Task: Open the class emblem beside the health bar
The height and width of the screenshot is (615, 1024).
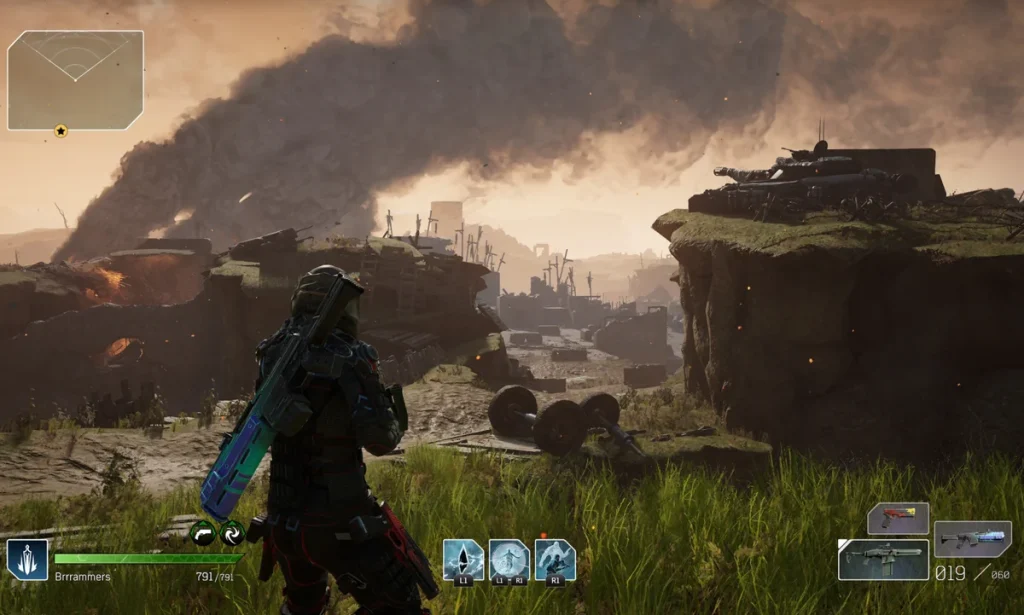Action: point(27,560)
